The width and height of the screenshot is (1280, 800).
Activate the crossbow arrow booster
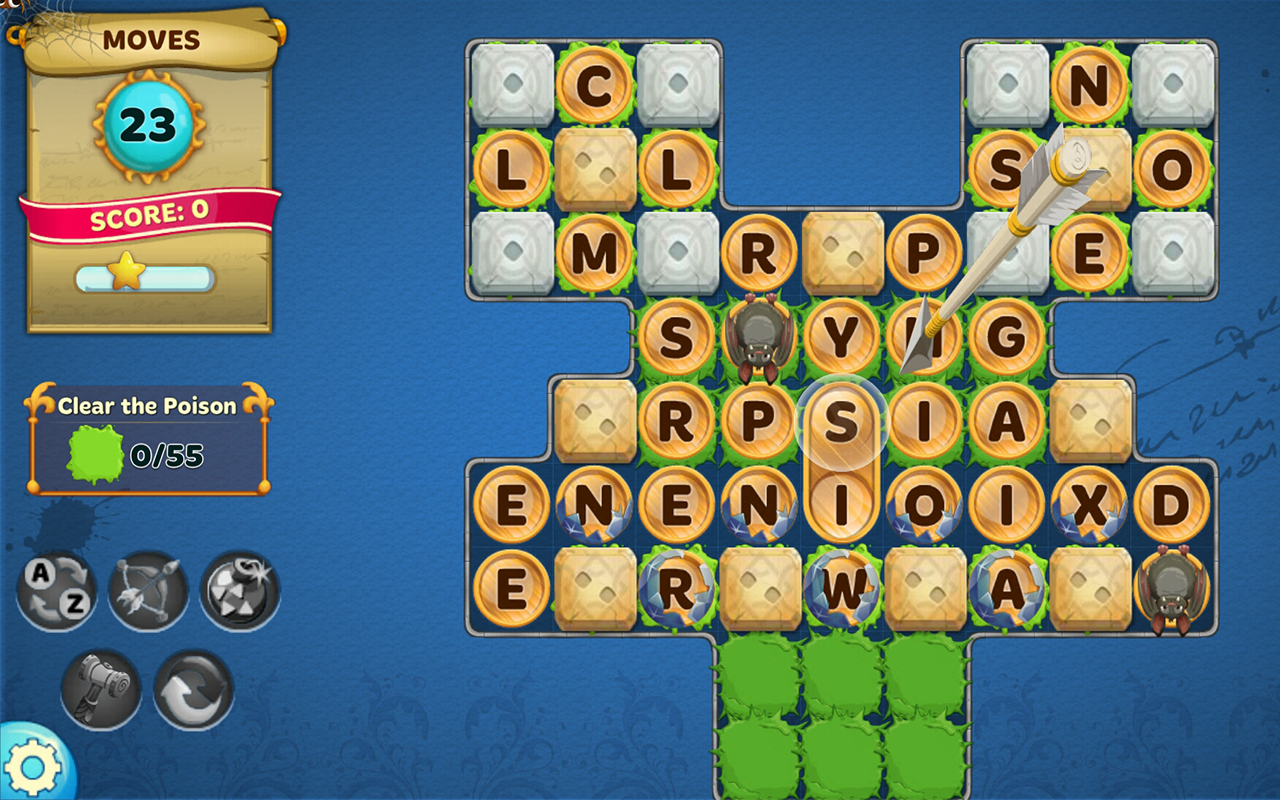[x=148, y=590]
